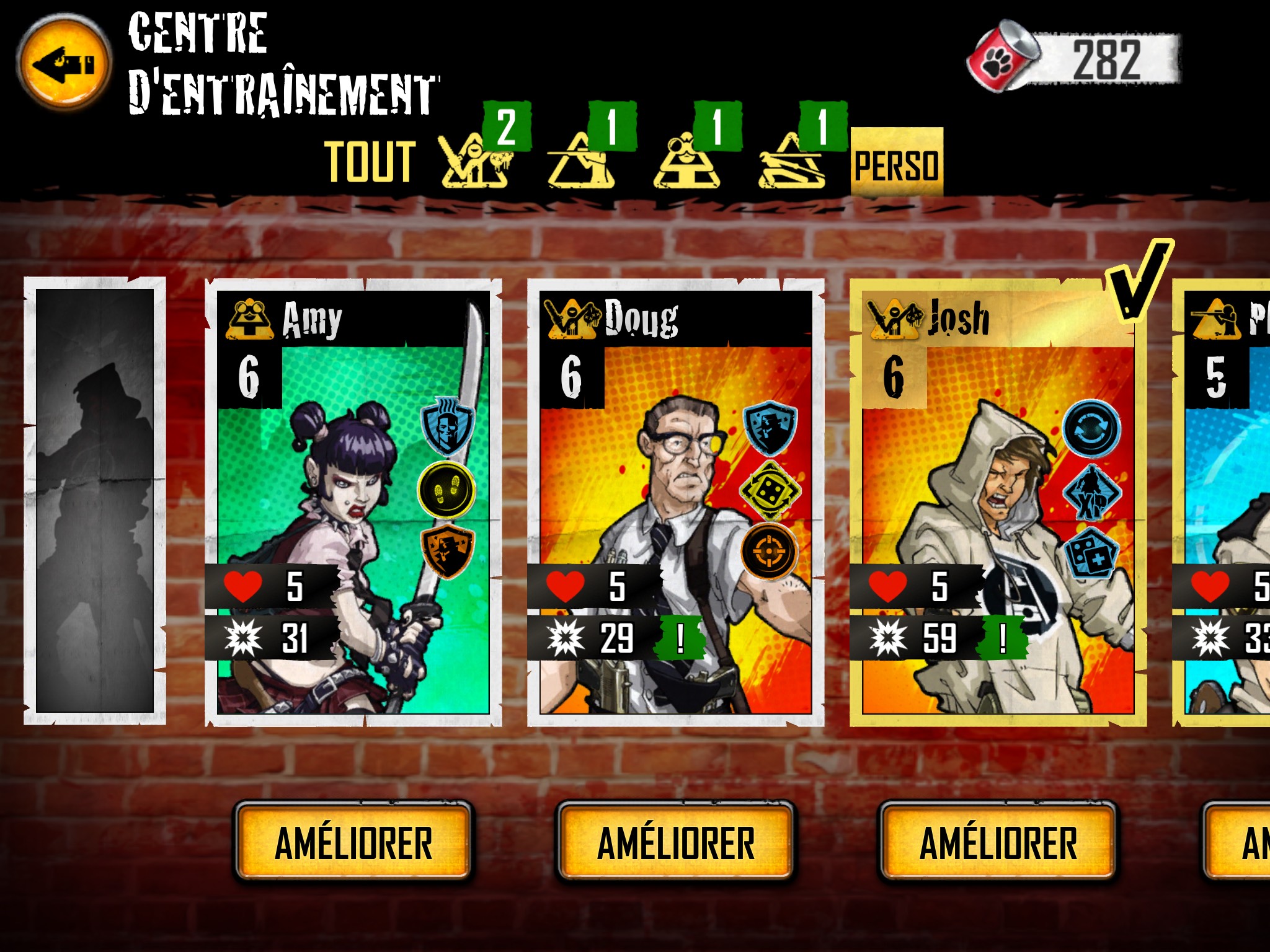This screenshot has height=952, width=1270.
Task: Upgrade Doug with his AMÉLIORER button
Action: [x=675, y=843]
